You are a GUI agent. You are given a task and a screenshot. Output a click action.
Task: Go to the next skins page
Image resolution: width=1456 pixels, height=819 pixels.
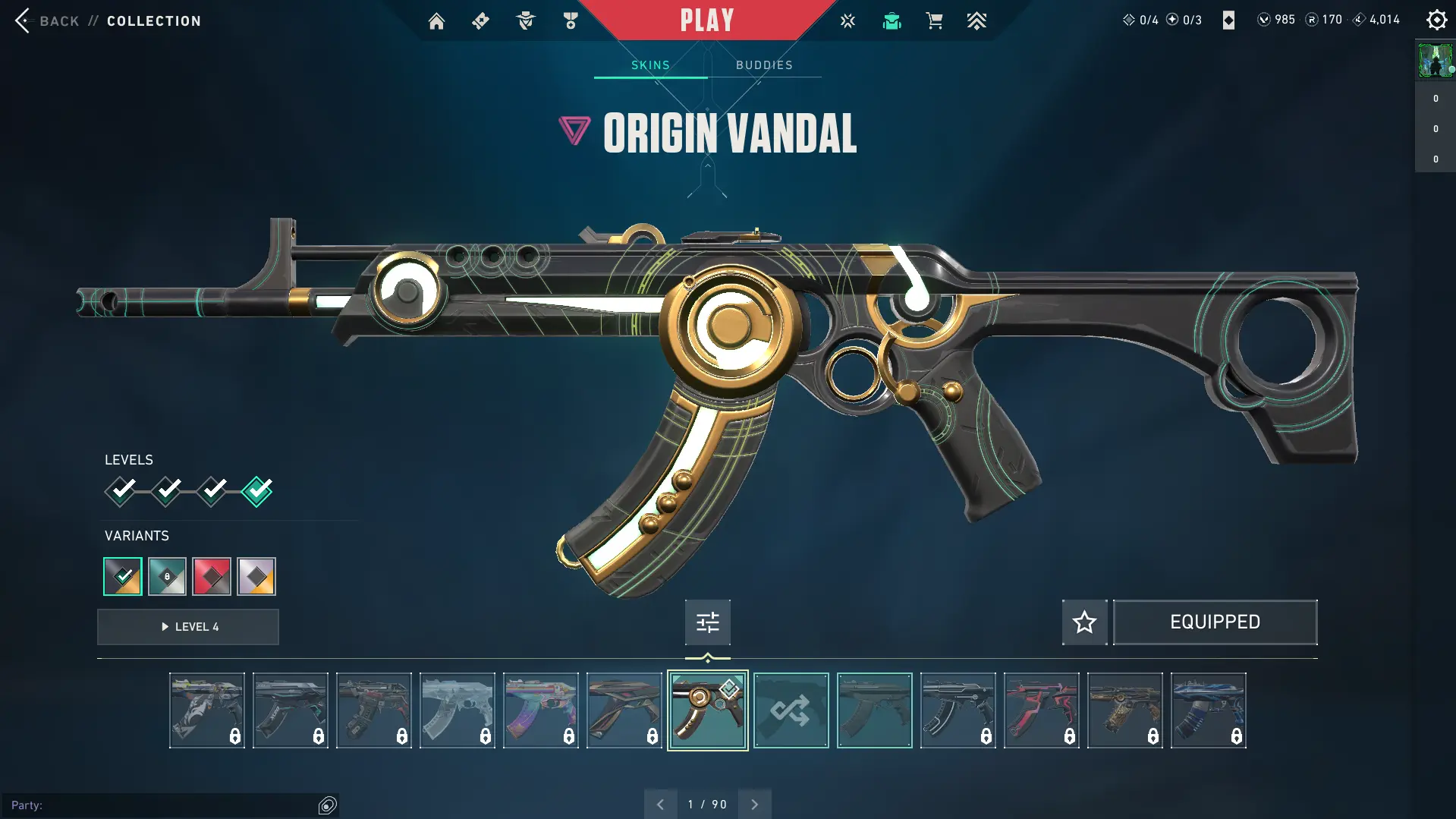(754, 805)
